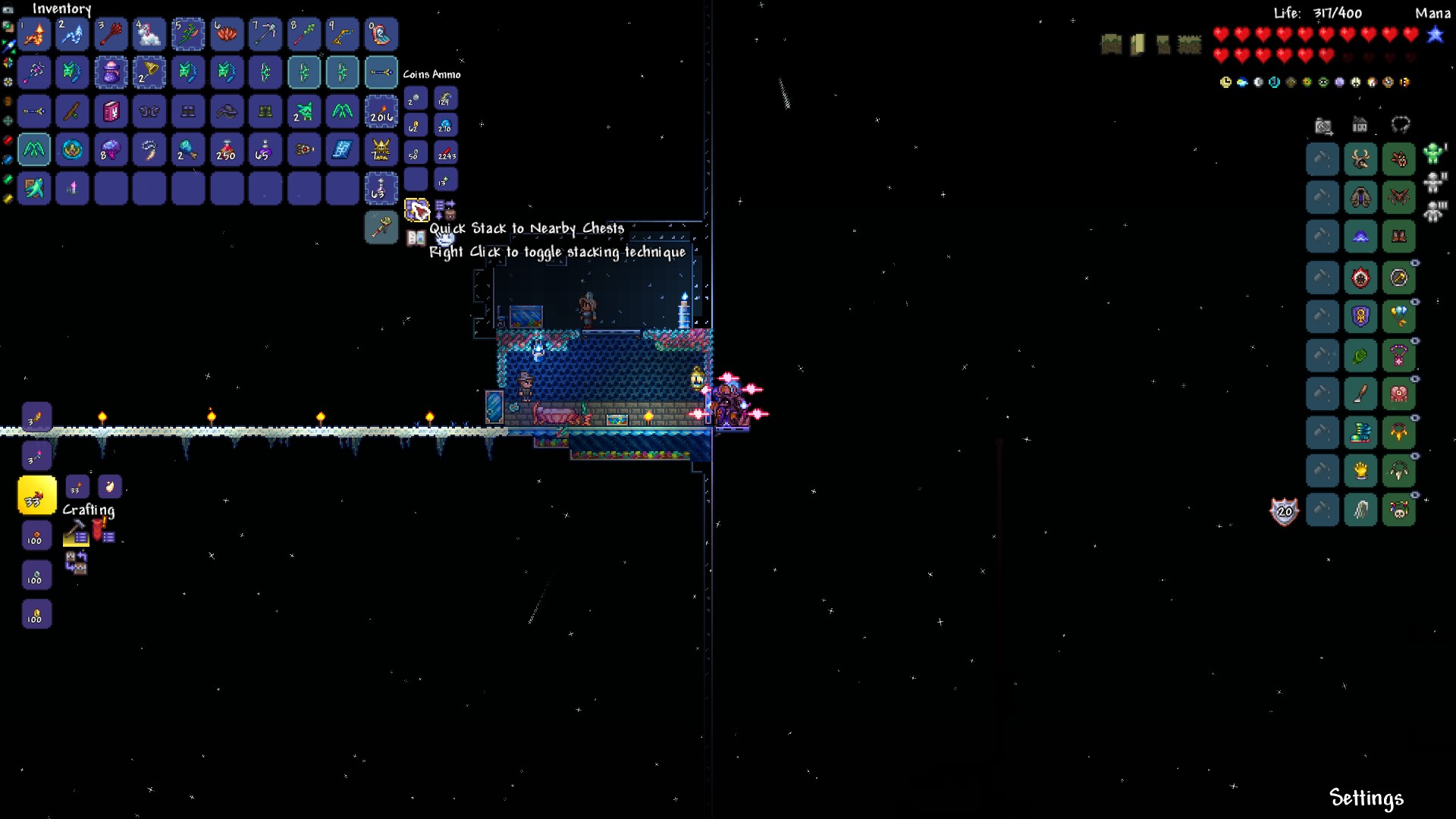Open the camera mode button
This screenshot has width=1456, height=819.
(x=1323, y=125)
